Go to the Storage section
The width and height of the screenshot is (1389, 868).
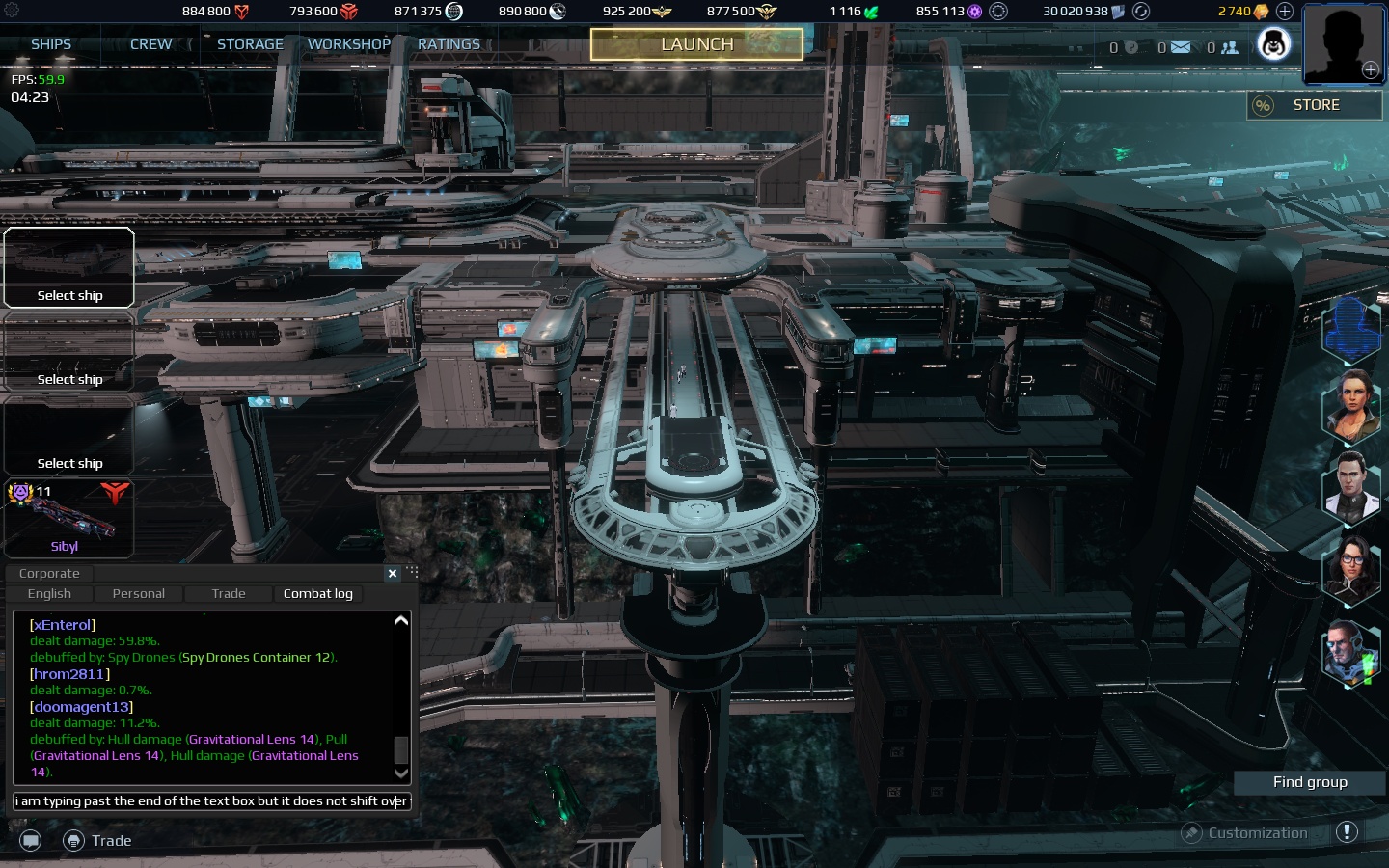[250, 44]
